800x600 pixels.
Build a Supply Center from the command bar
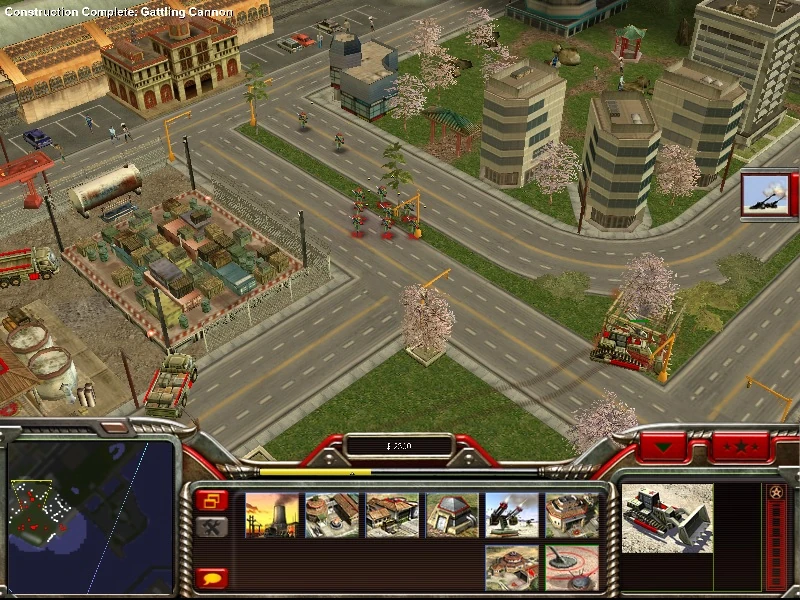(392, 515)
